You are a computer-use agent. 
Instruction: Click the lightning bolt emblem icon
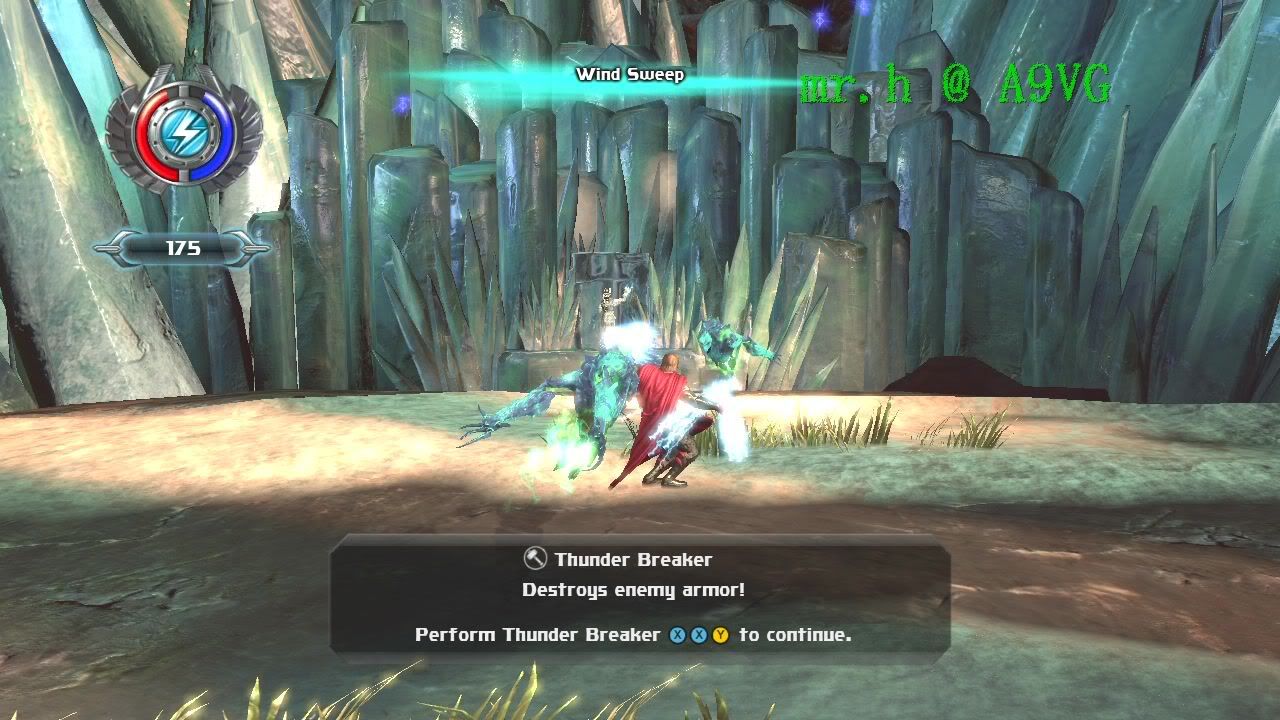coord(184,128)
